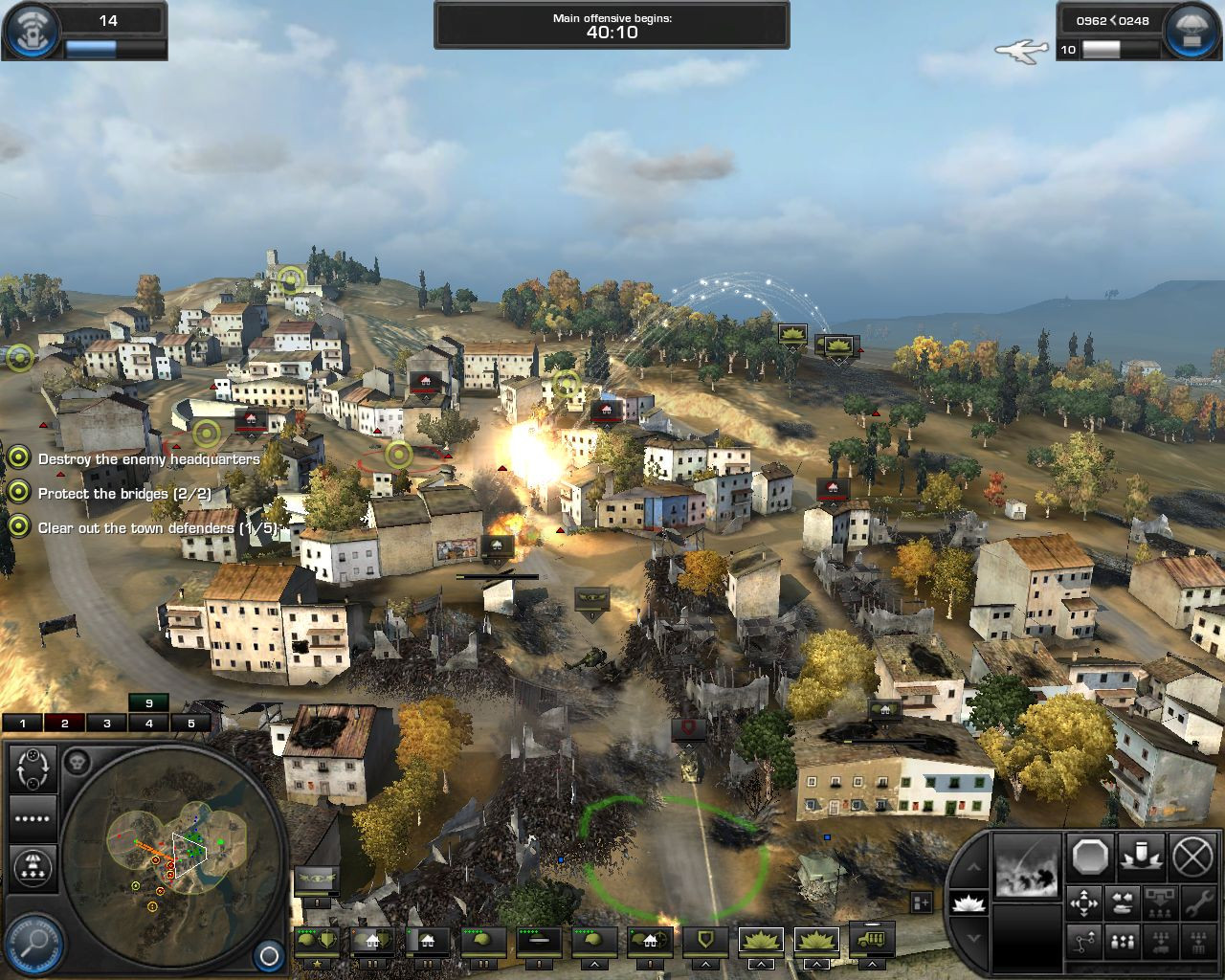Issue the octagon stop order

coord(1089,857)
